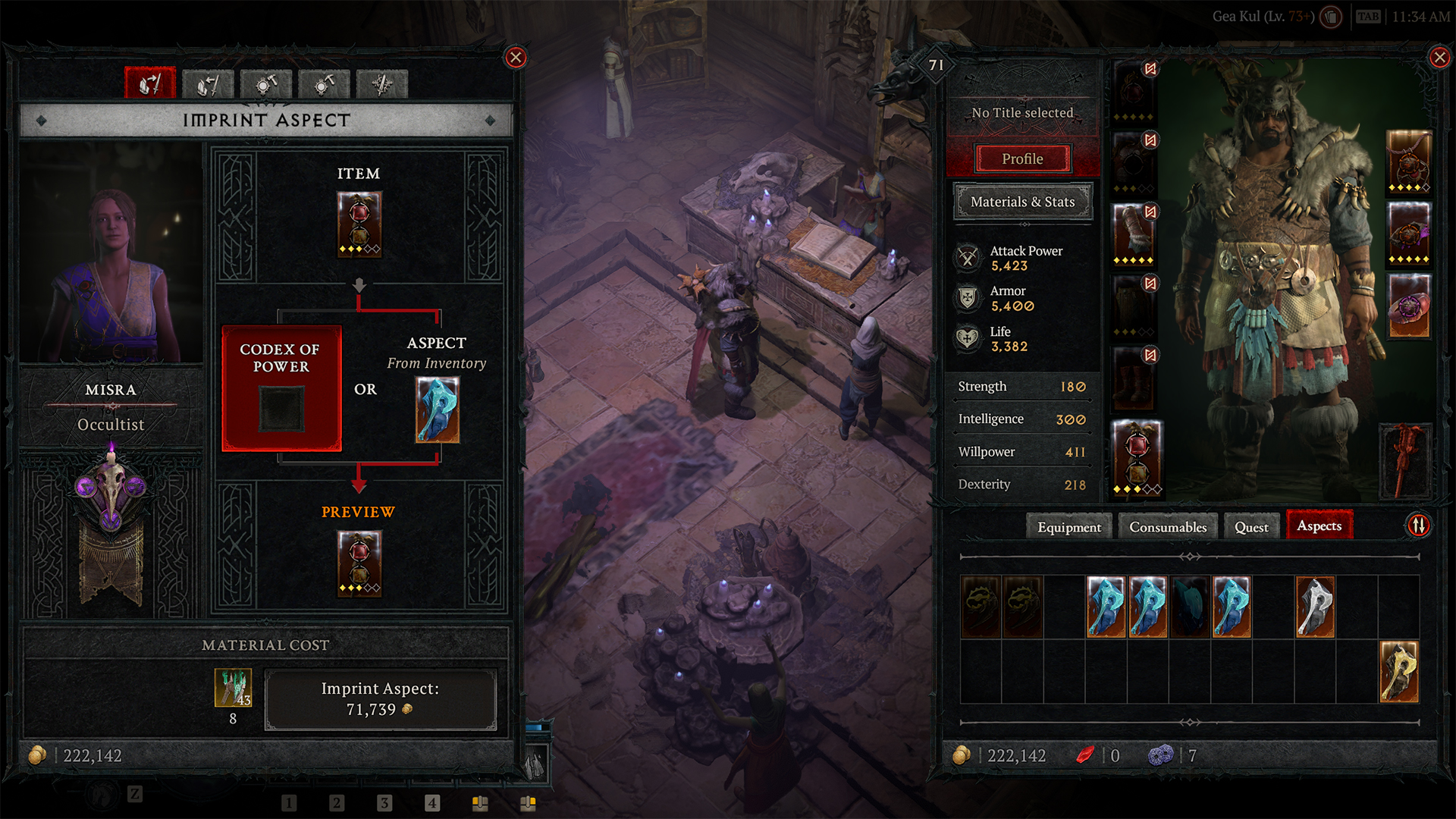
Task: Click the Veiled Crystal material cost icon
Action: [x=233, y=687]
